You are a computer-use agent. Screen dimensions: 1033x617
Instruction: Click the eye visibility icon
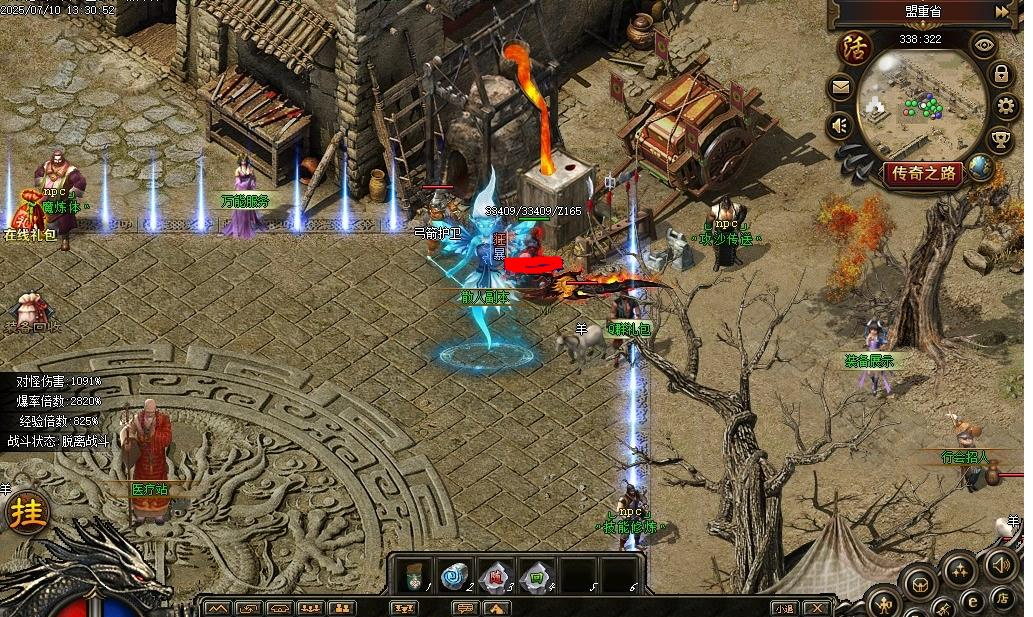[x=985, y=44]
